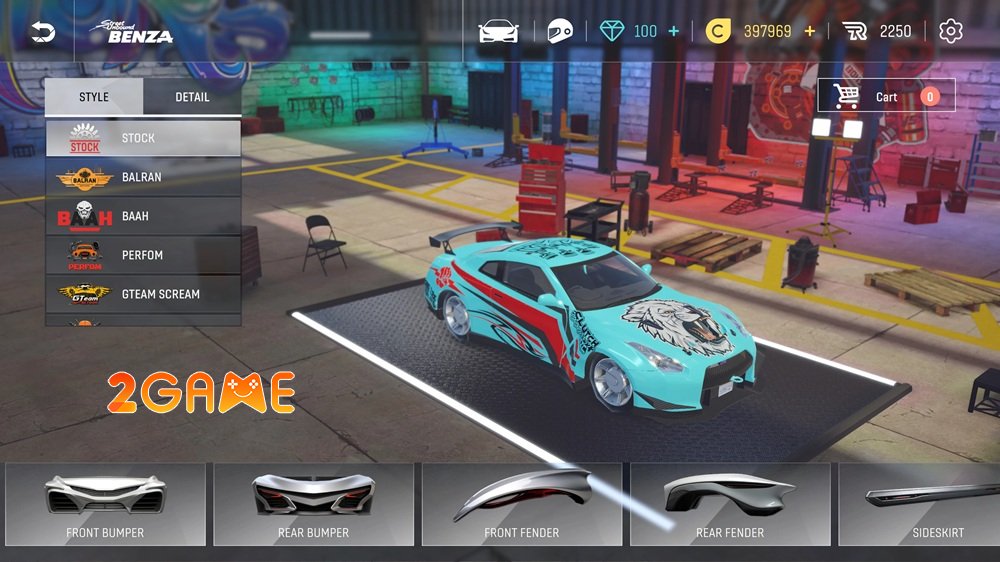Select the STOCK style
Image resolution: width=1000 pixels, height=562 pixels.
[143, 138]
